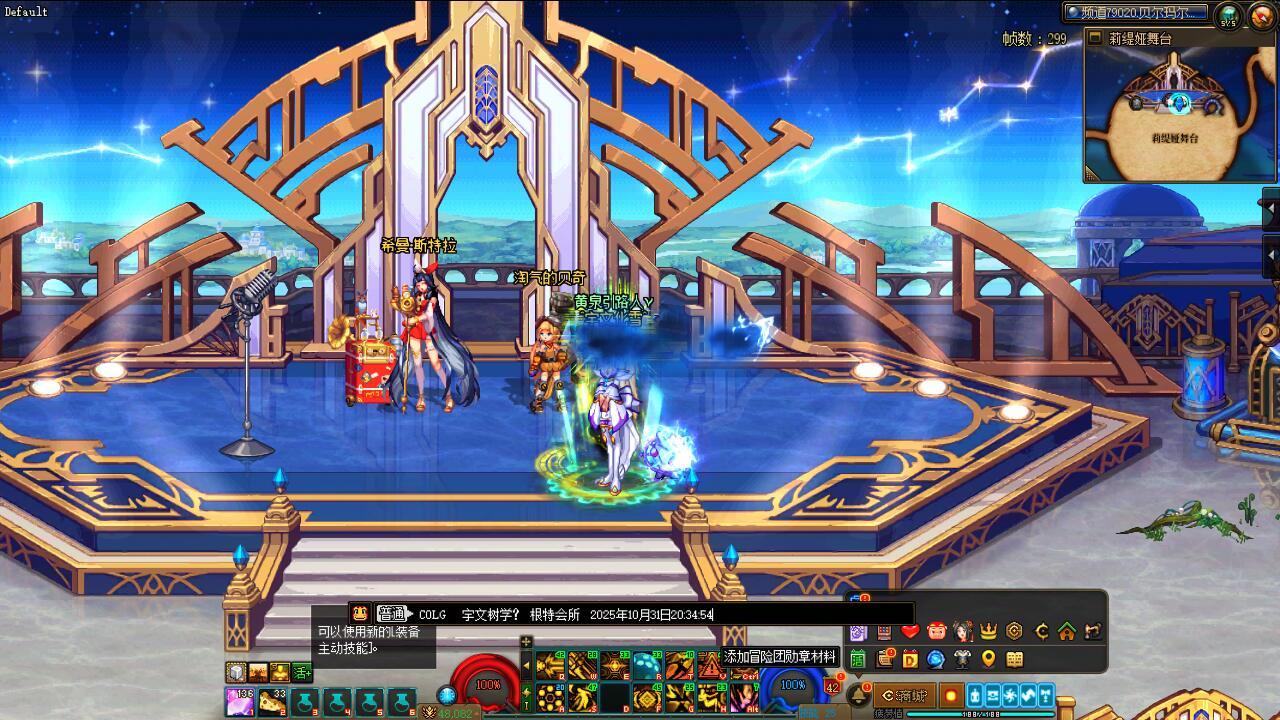
Task: Open the golden open-book icon
Action: tap(1014, 659)
